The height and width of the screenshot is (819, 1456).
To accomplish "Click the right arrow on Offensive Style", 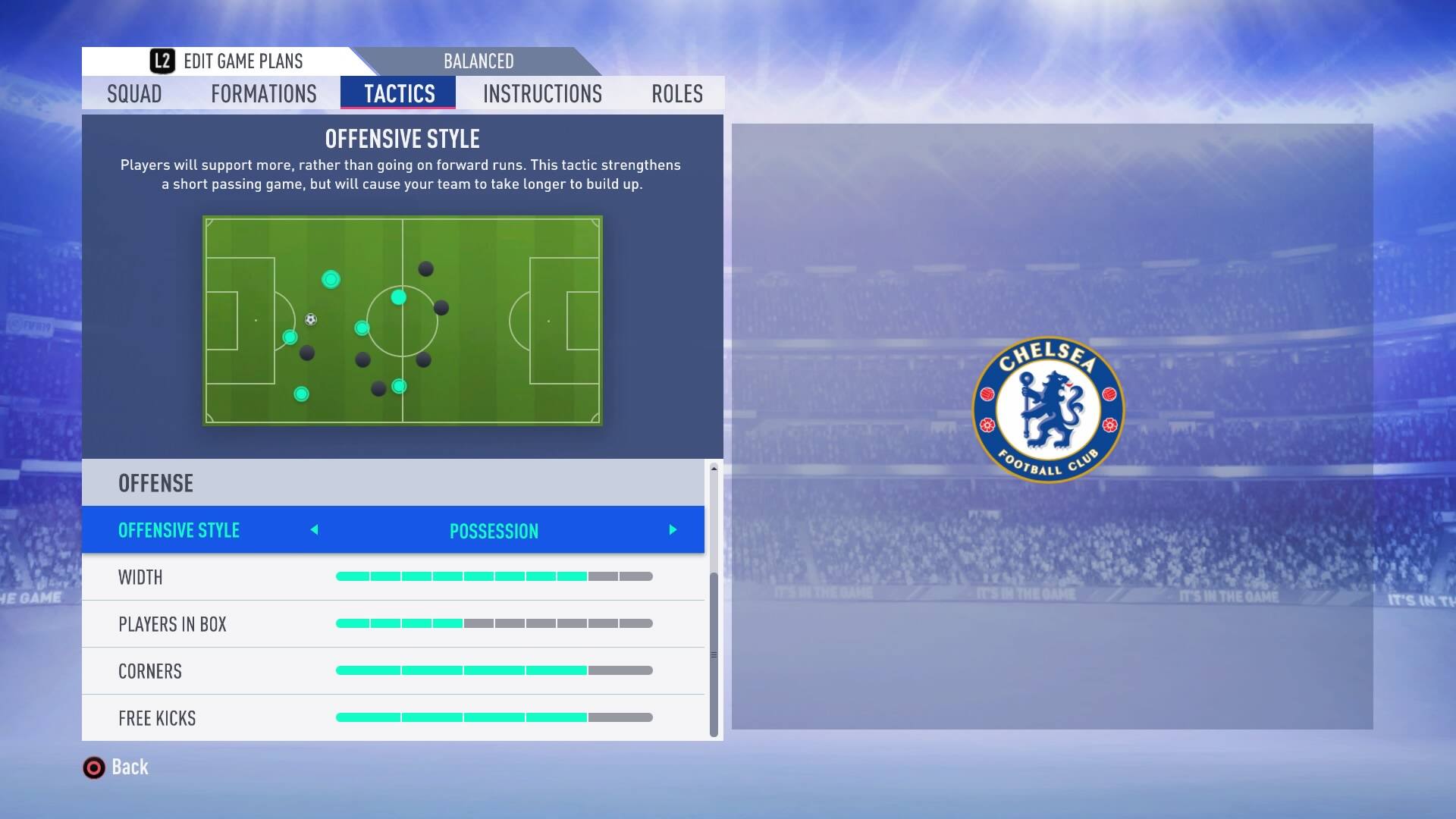I will (x=673, y=530).
